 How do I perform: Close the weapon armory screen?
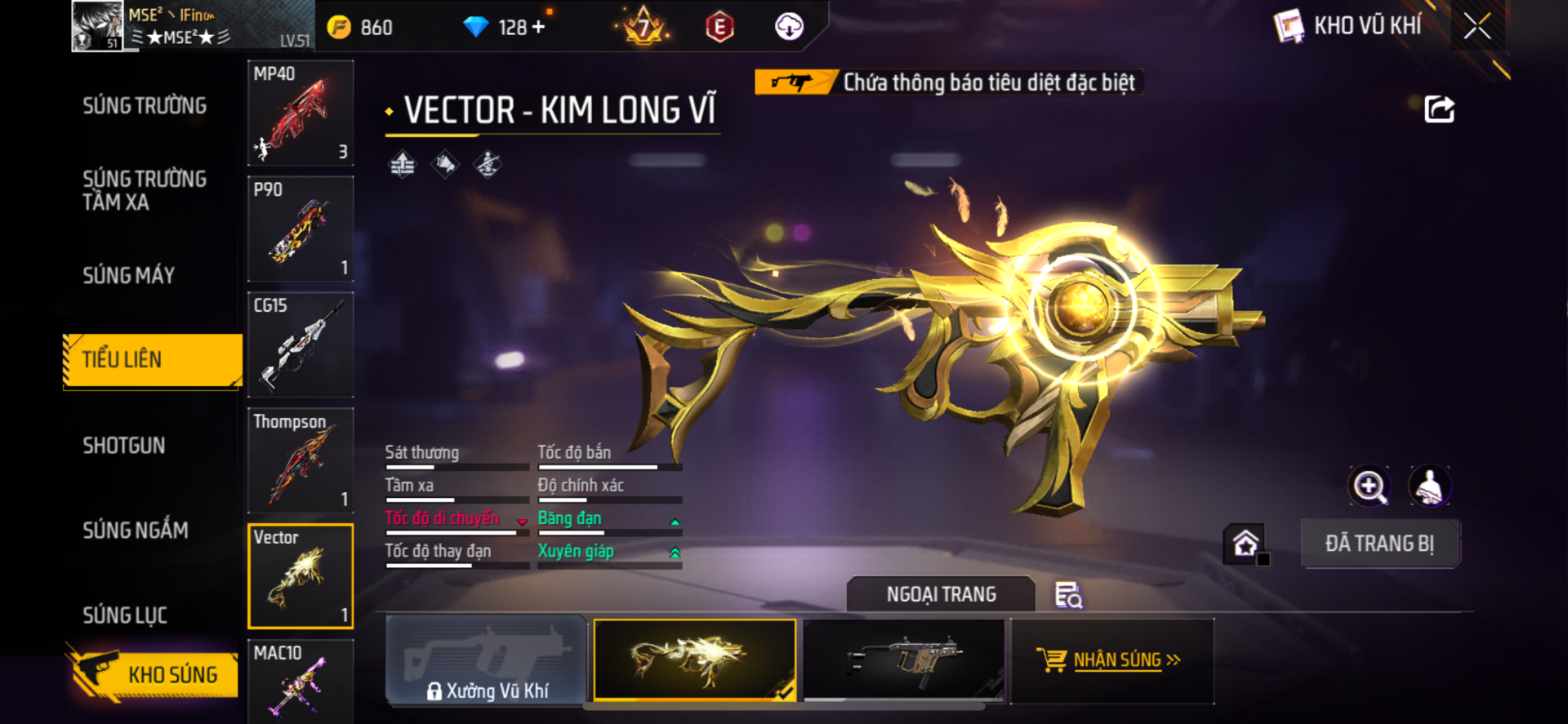click(x=1477, y=26)
